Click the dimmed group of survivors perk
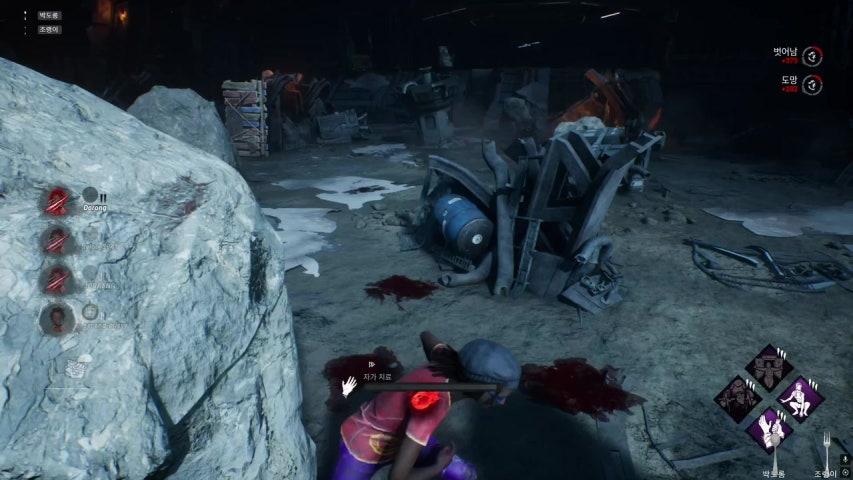853x480 pixels. (739, 398)
